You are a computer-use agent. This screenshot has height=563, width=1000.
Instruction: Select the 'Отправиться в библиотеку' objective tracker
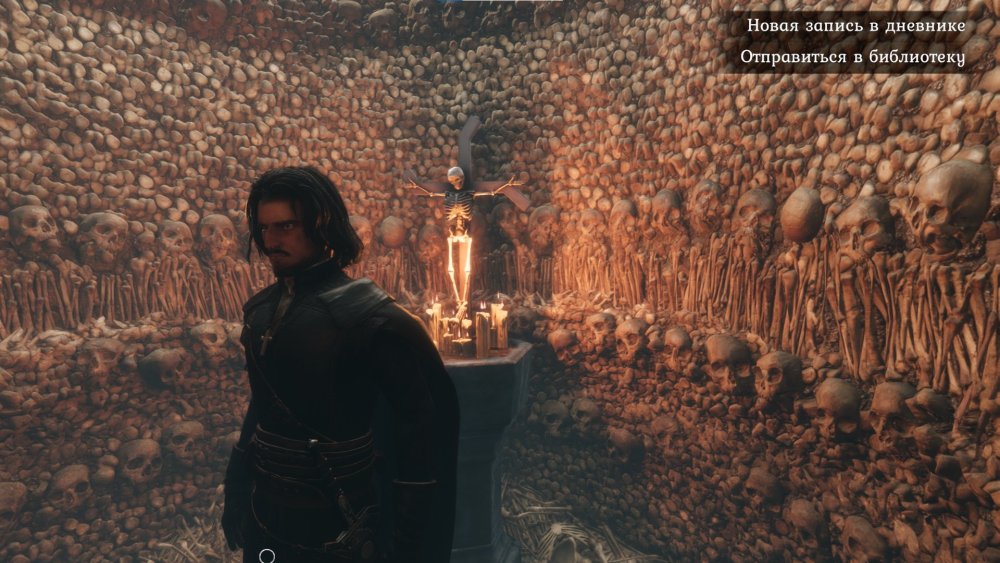852,58
